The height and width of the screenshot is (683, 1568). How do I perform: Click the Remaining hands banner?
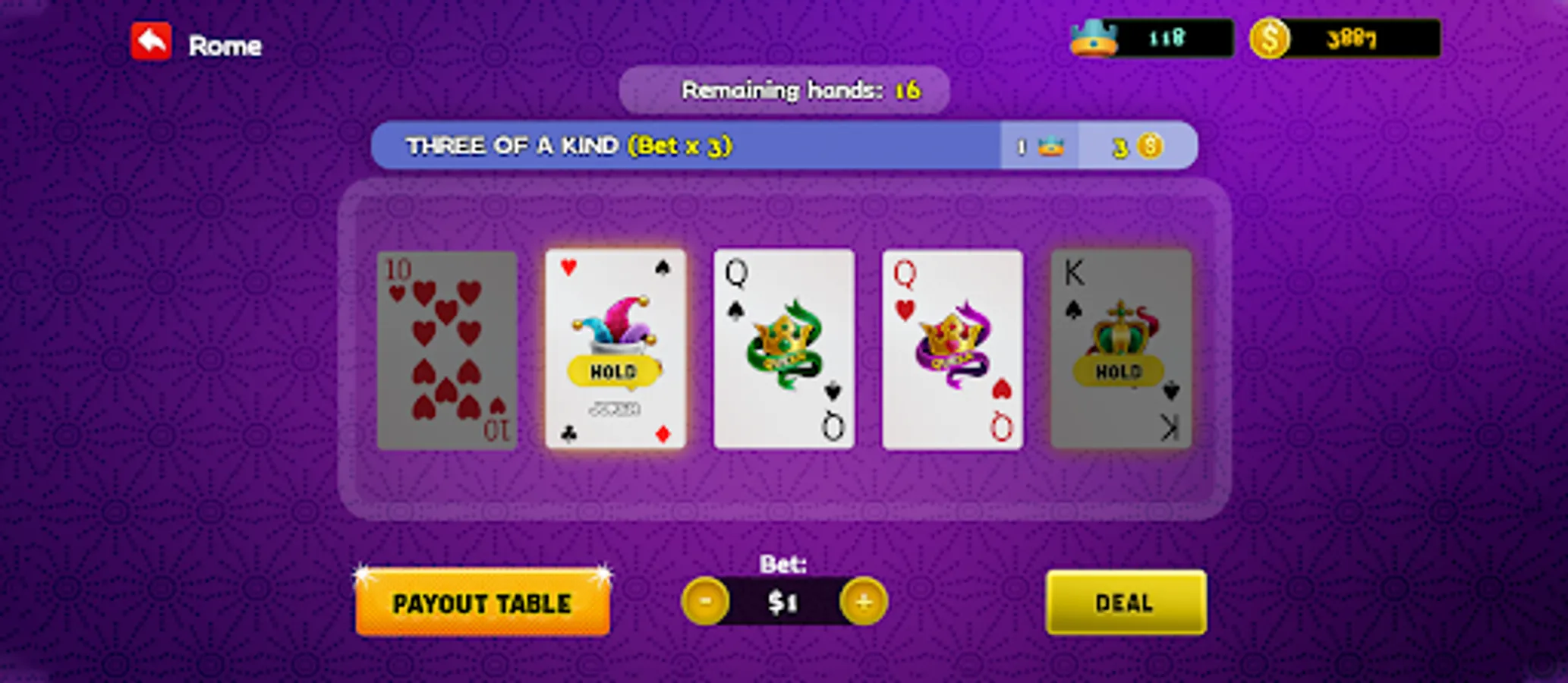(783, 90)
